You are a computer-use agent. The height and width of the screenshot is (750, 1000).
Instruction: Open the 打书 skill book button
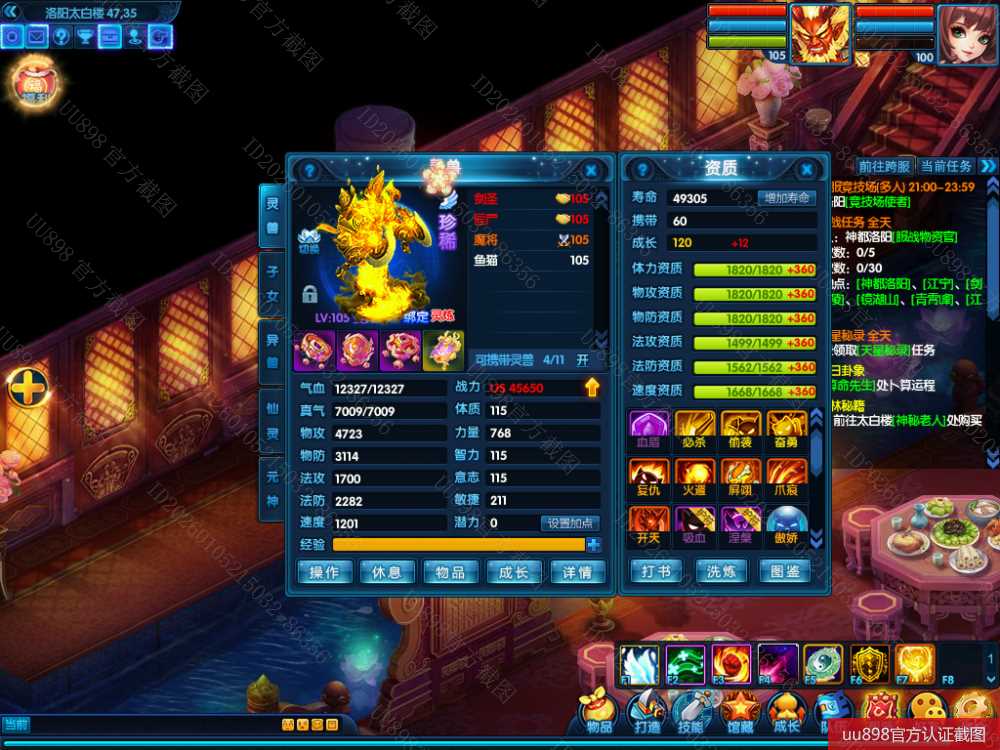tap(656, 572)
